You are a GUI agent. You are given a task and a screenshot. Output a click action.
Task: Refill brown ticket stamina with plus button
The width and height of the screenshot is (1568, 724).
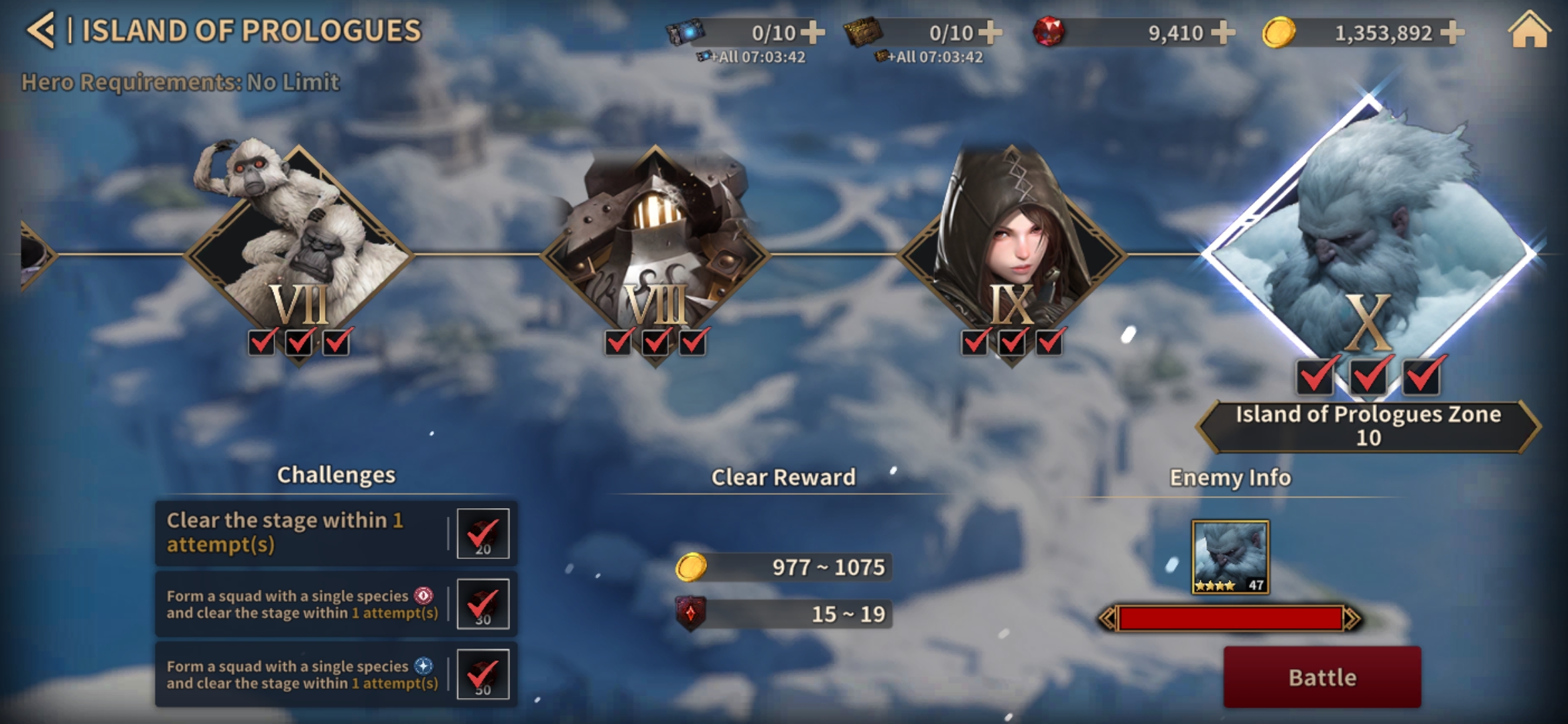click(990, 32)
